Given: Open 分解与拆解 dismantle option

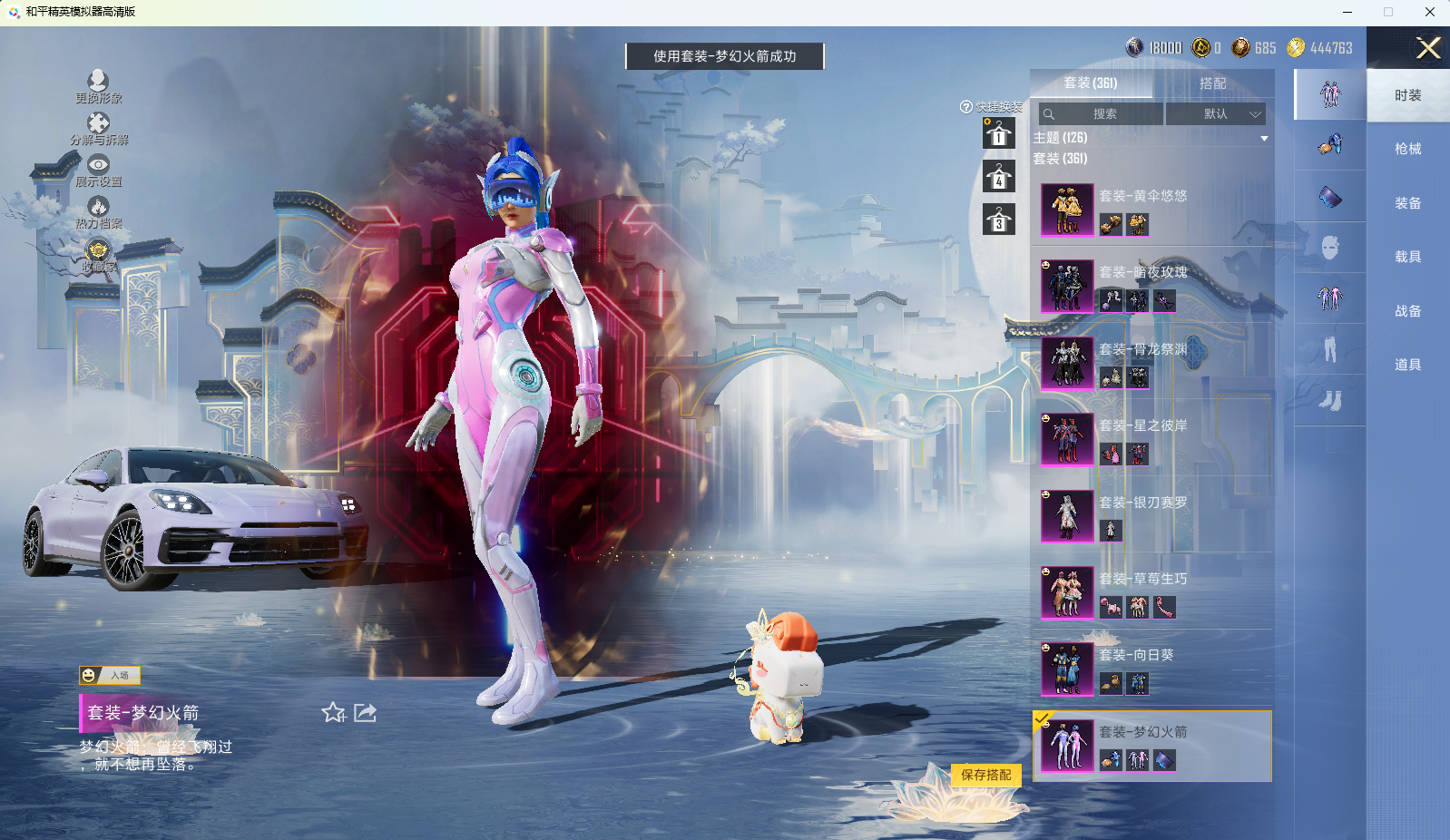Looking at the screenshot, I should coord(99,128).
